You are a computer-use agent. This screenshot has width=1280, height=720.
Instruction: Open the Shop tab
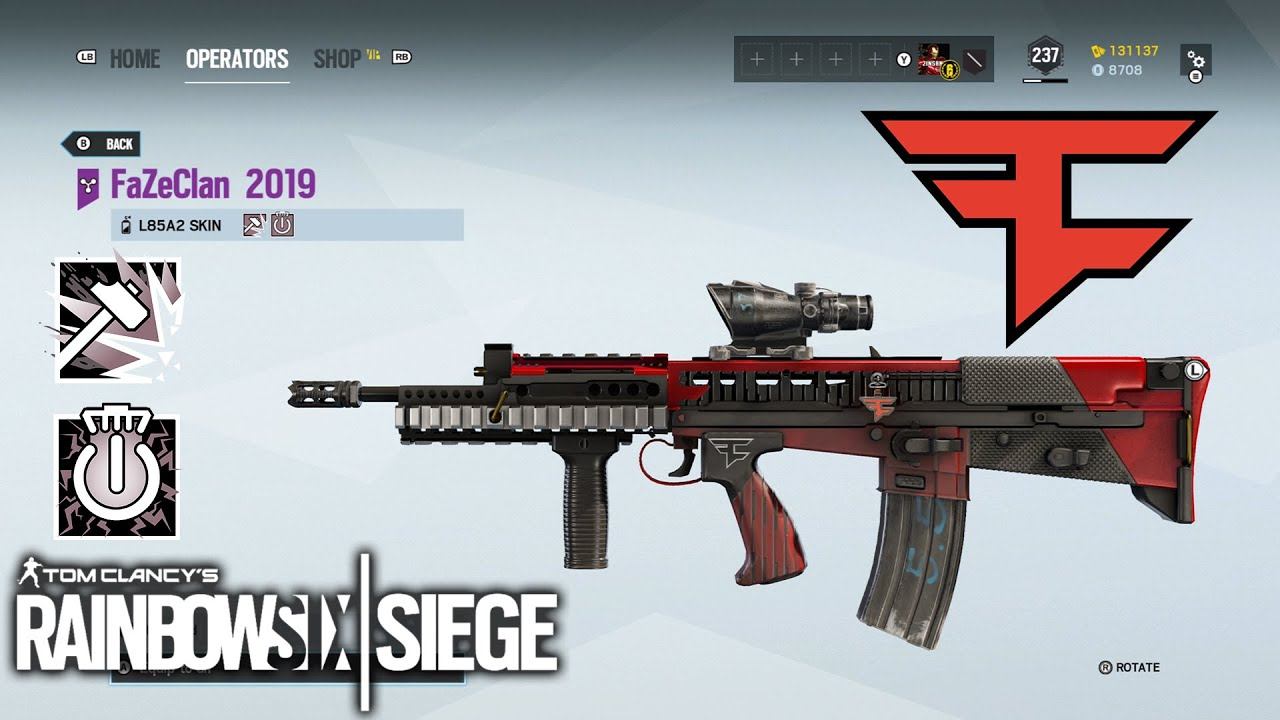(338, 59)
